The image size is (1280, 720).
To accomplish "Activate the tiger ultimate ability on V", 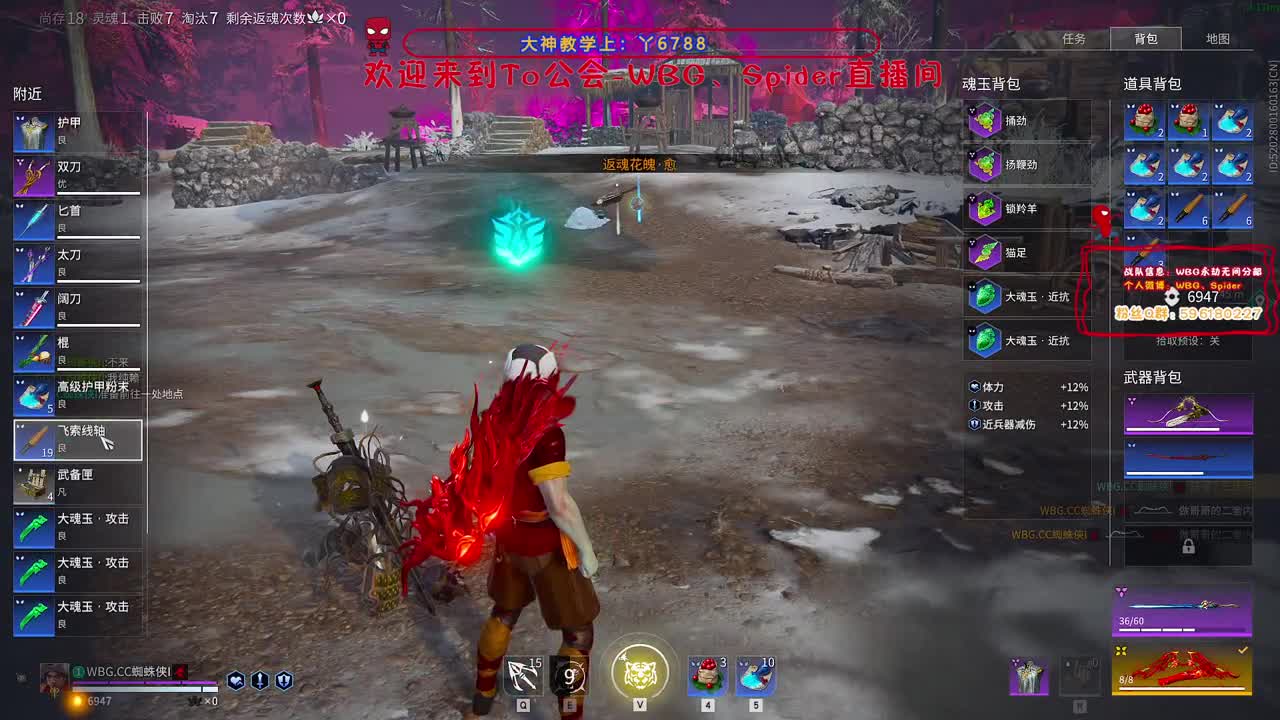I will click(x=640, y=674).
